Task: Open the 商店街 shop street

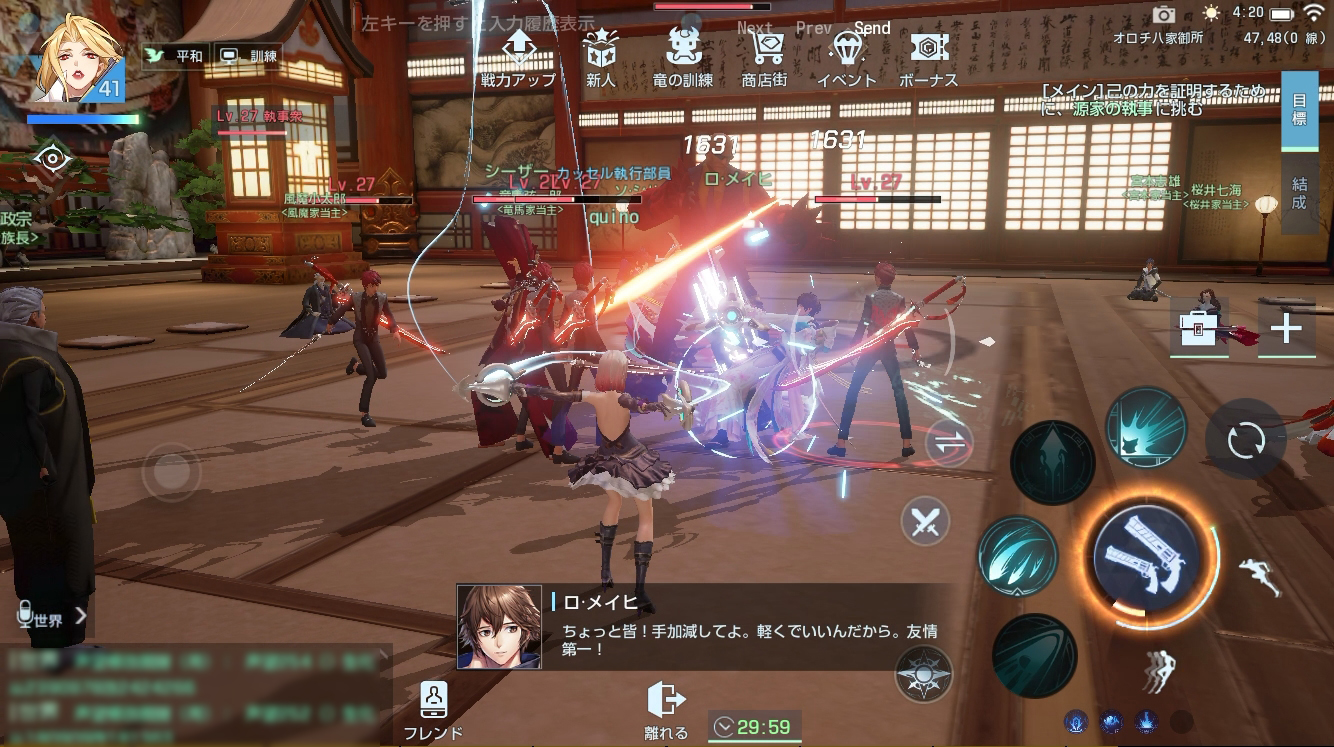Action: pyautogui.click(x=766, y=58)
